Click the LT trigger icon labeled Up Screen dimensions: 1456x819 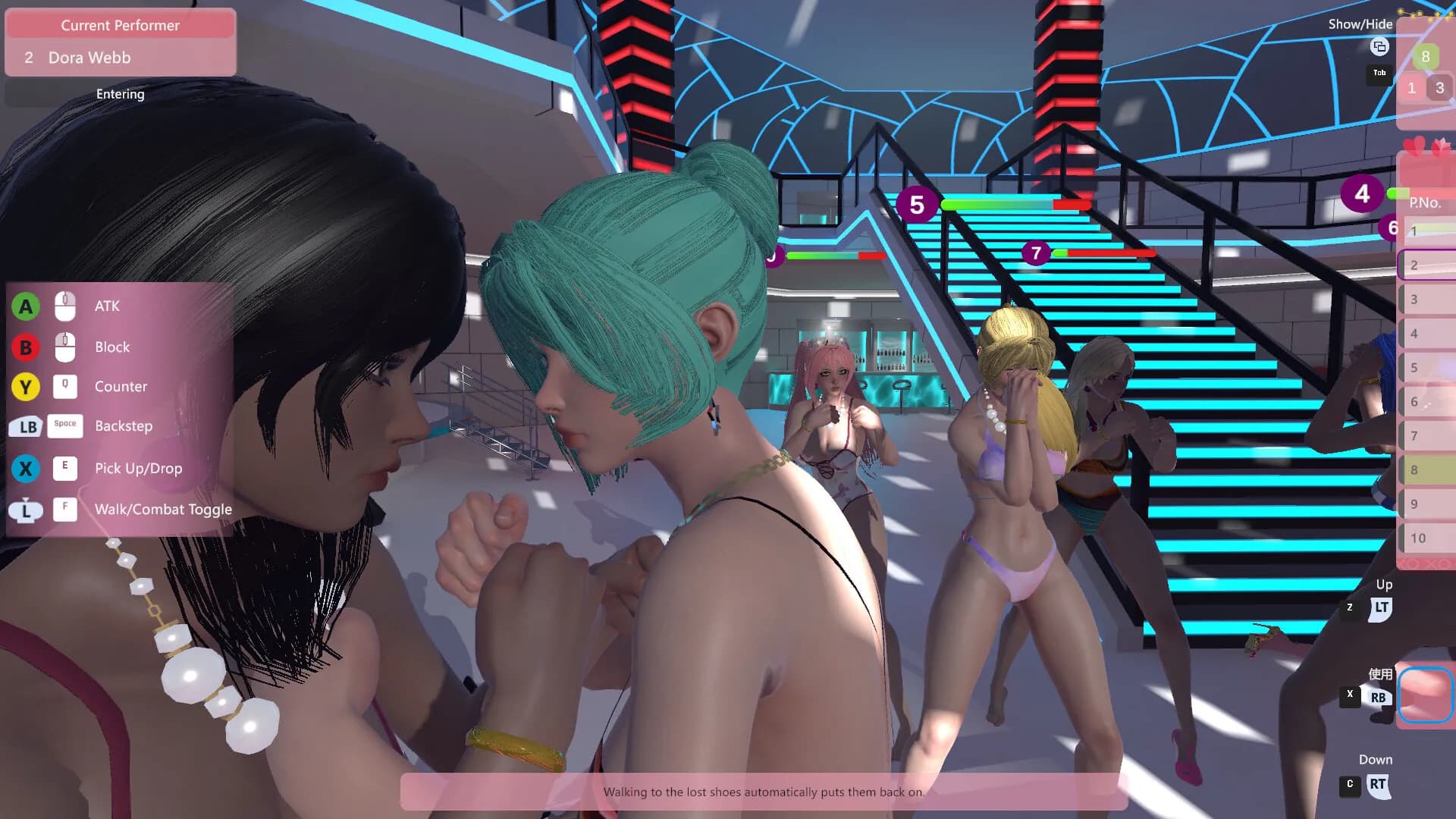pyautogui.click(x=1383, y=606)
